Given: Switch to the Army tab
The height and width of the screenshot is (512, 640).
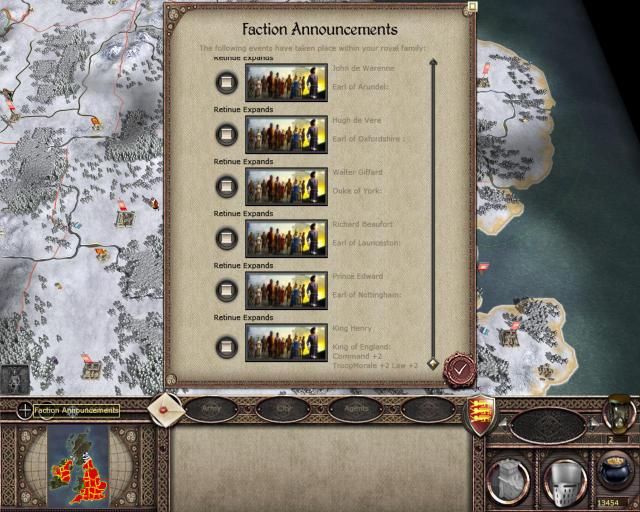Looking at the screenshot, I should 211,409.
